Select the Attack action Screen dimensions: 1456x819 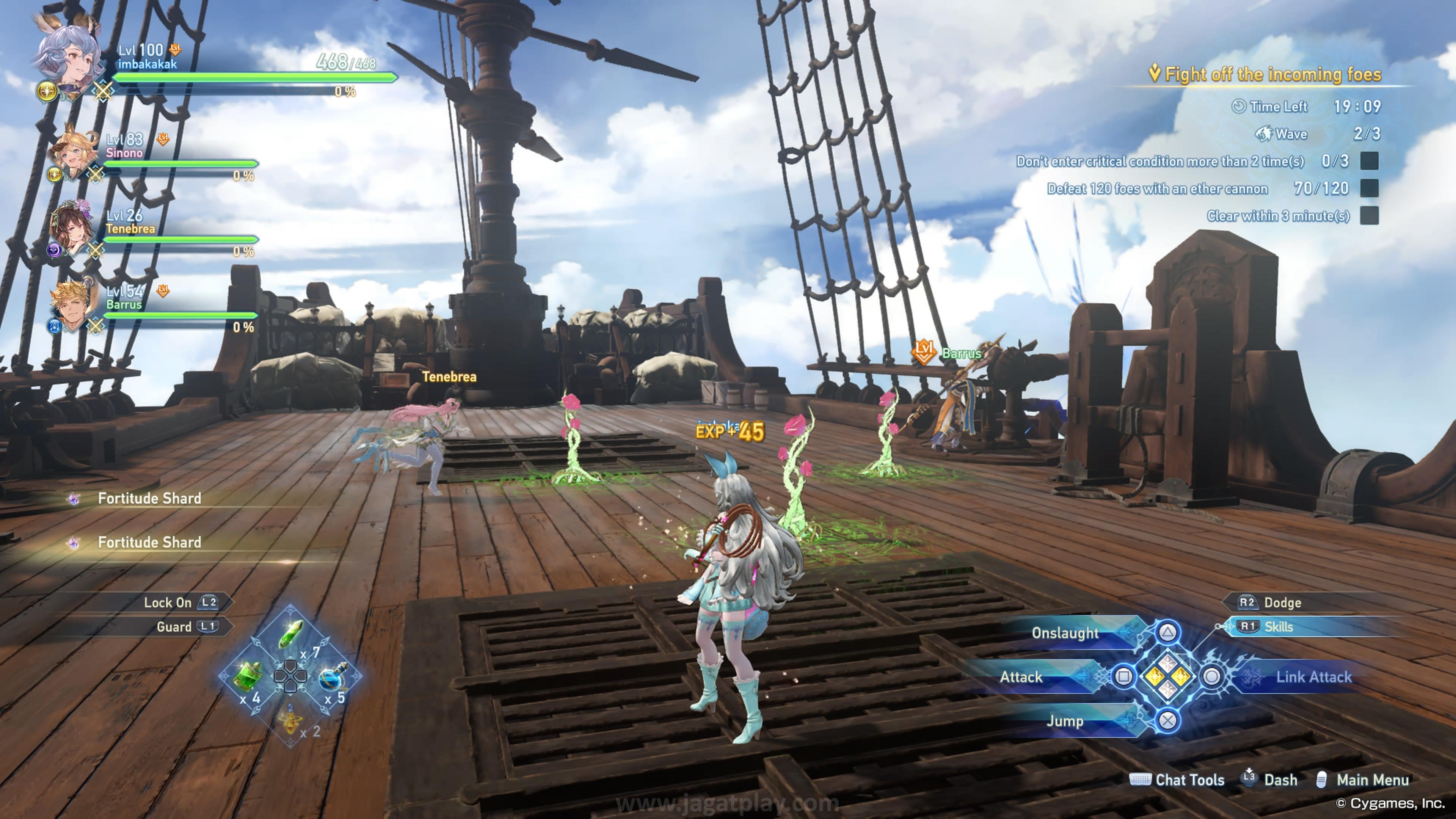(x=1021, y=676)
